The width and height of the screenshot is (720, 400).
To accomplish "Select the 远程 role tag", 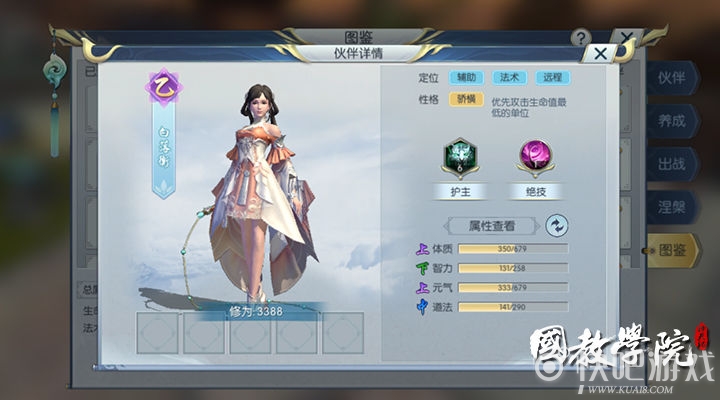I will [x=553, y=77].
